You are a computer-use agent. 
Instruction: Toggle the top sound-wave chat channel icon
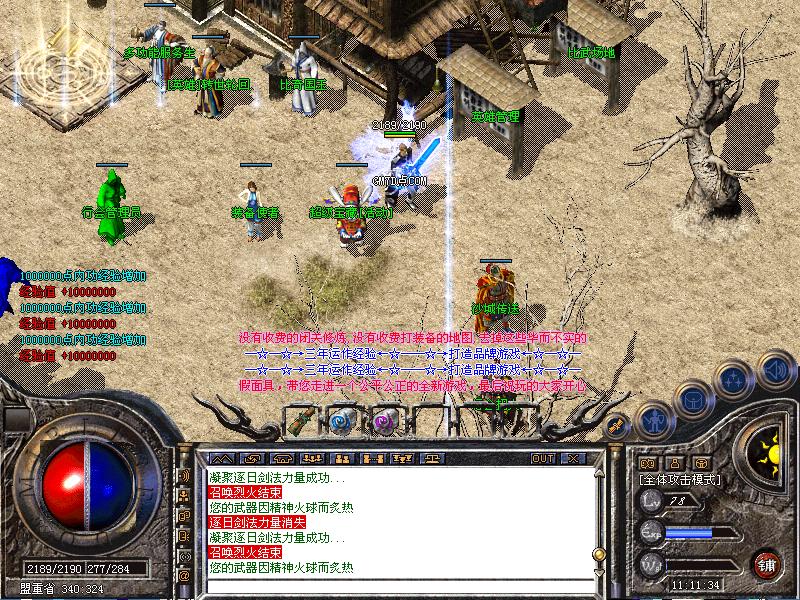184,476
